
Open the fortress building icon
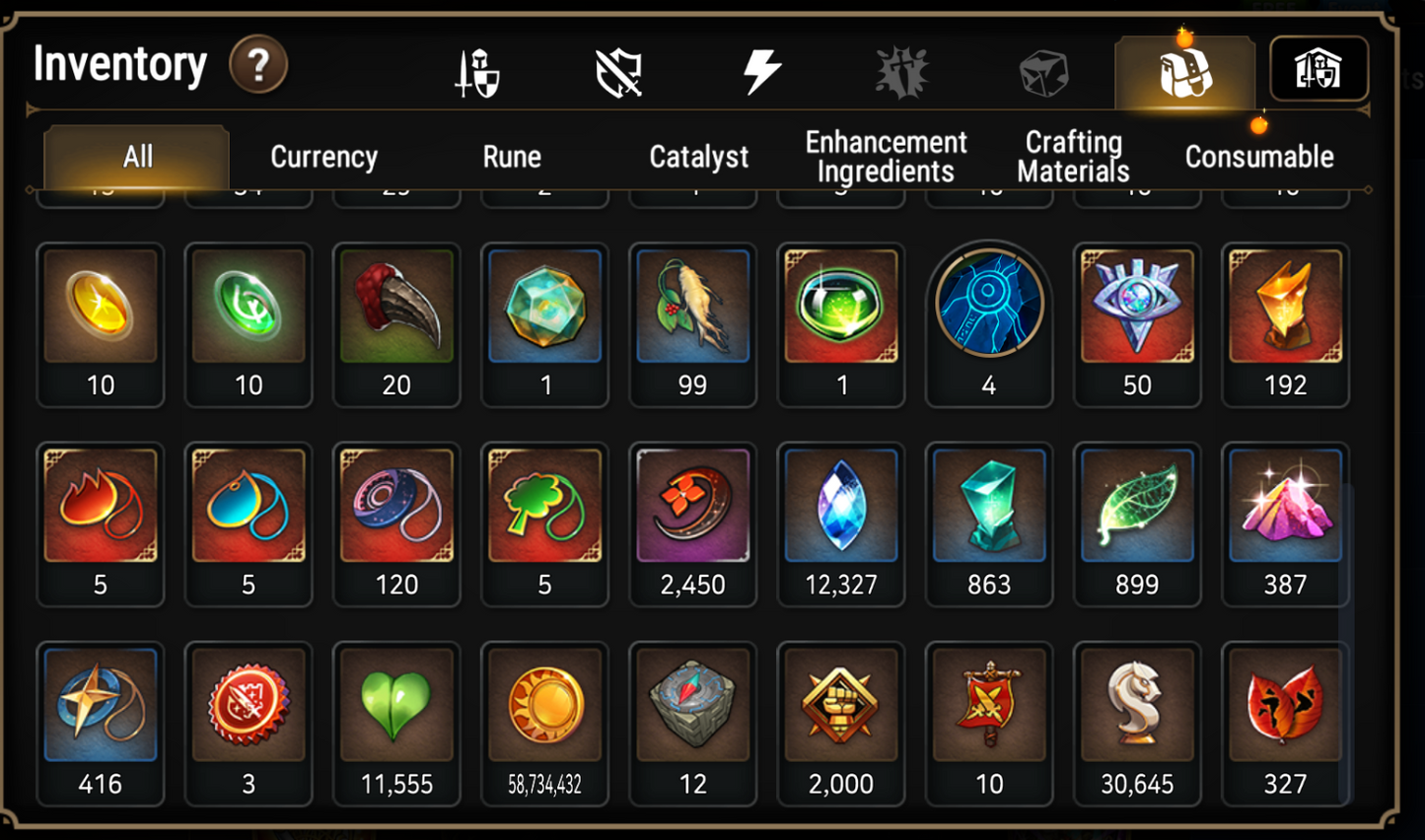(x=1320, y=69)
